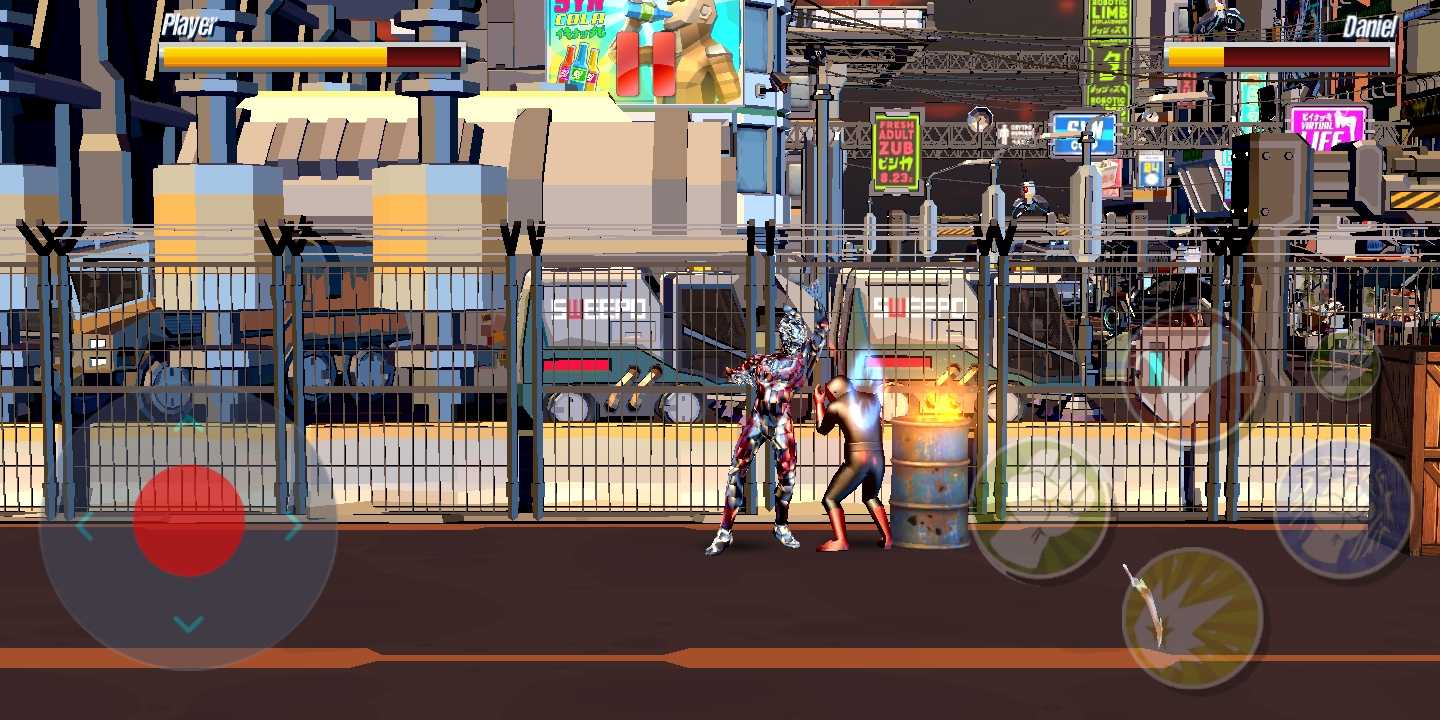Tap the red joystick knob

187,520
